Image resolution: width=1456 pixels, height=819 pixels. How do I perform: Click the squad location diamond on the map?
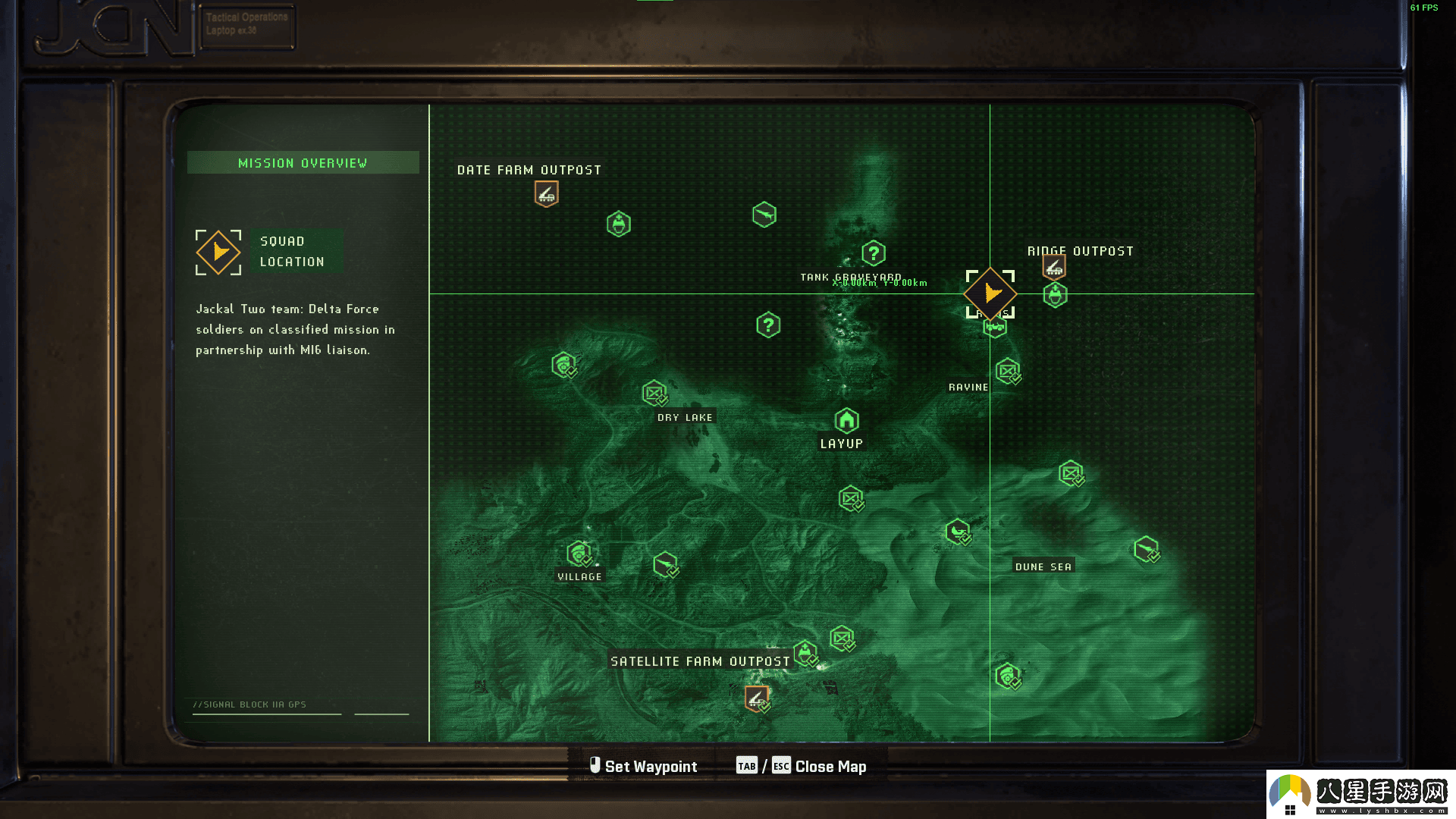coord(990,293)
